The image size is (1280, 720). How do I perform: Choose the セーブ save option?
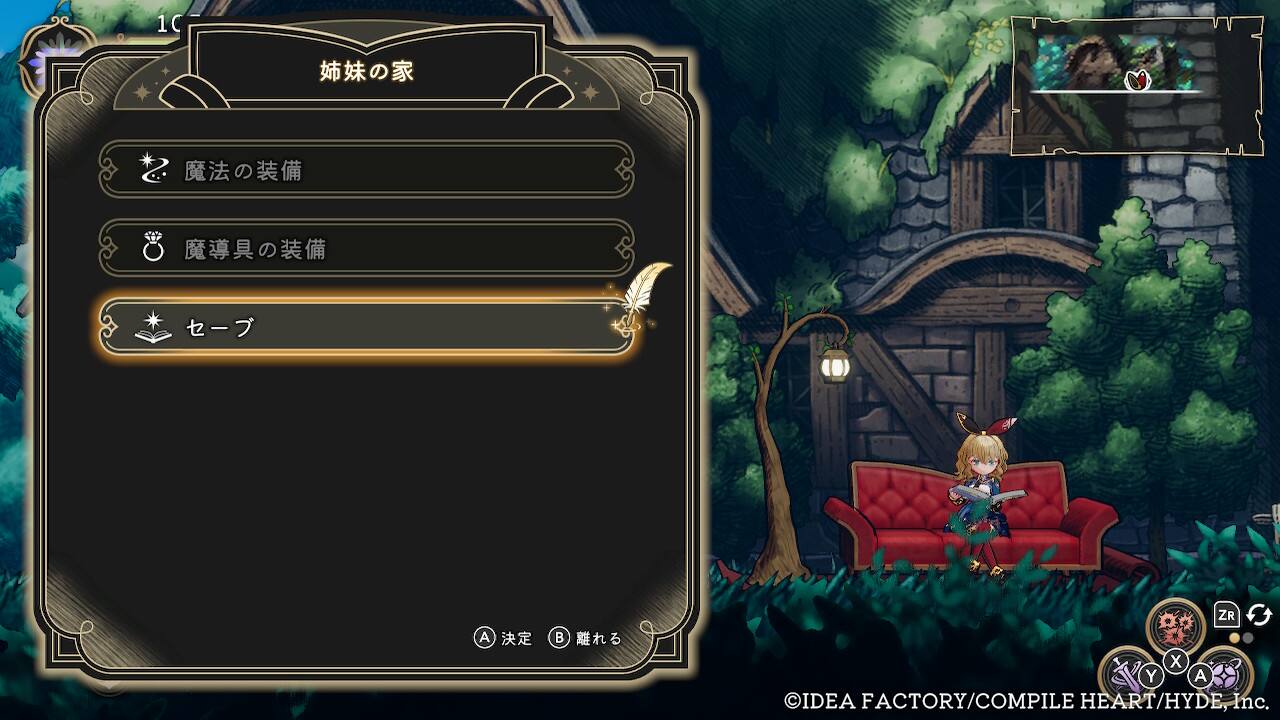pyautogui.click(x=366, y=327)
